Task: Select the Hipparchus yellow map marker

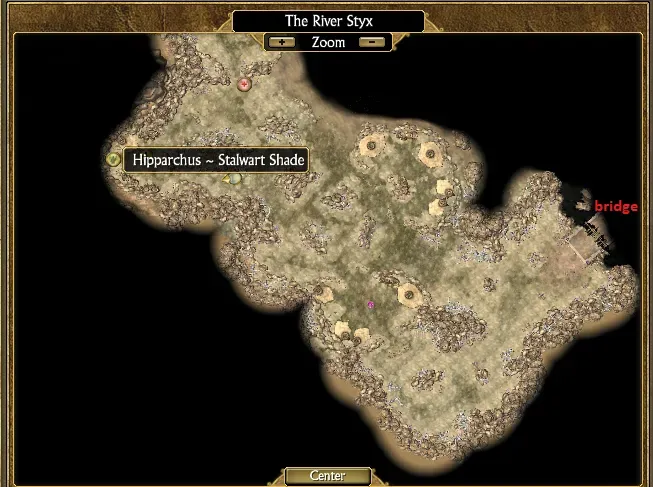Action: click(113, 160)
